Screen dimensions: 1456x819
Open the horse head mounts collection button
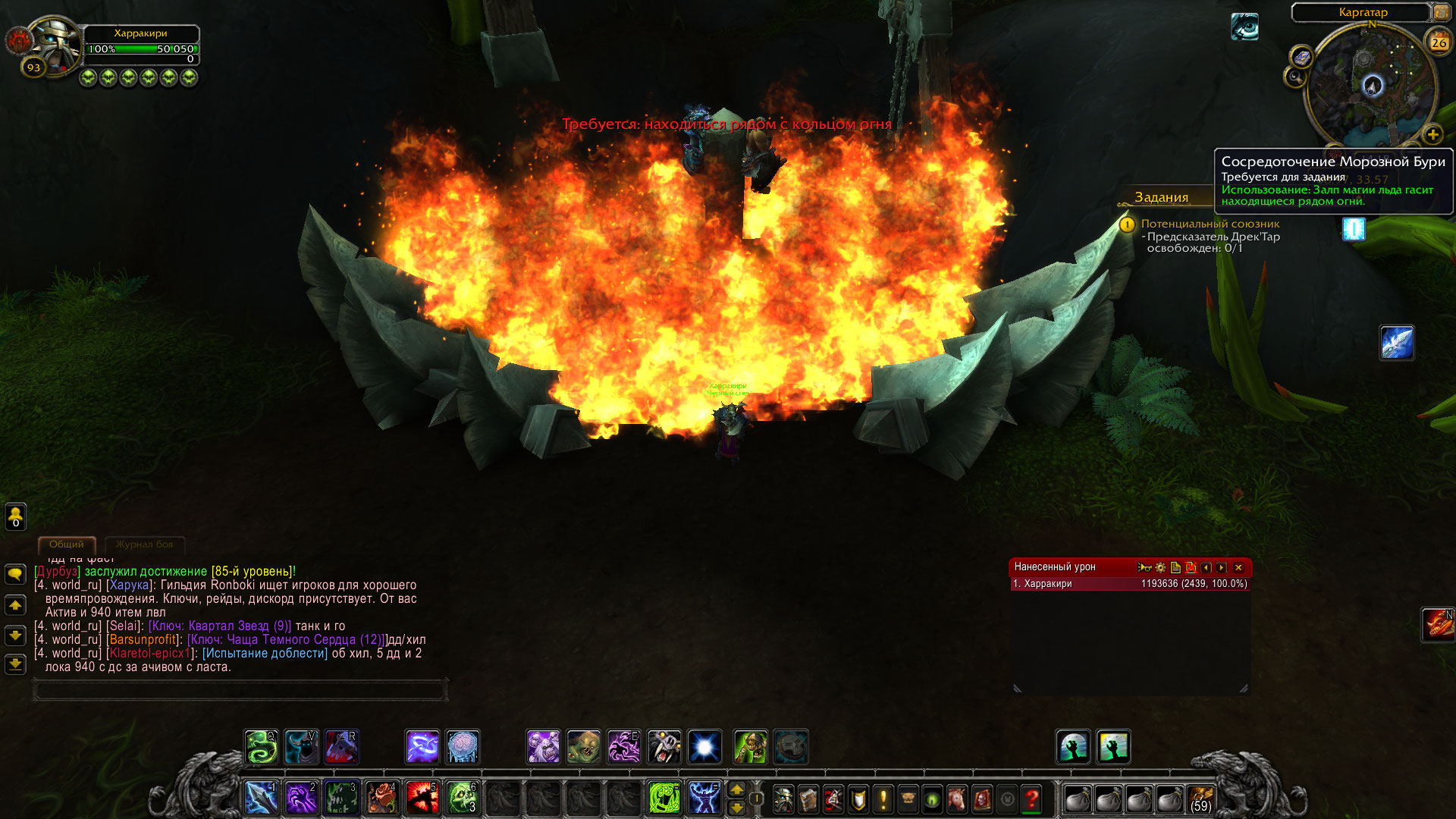tap(957, 799)
